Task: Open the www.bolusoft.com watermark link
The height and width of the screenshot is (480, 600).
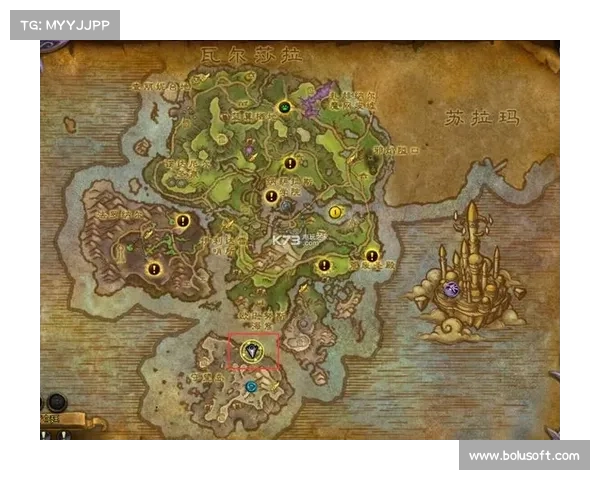Action: pos(523,456)
